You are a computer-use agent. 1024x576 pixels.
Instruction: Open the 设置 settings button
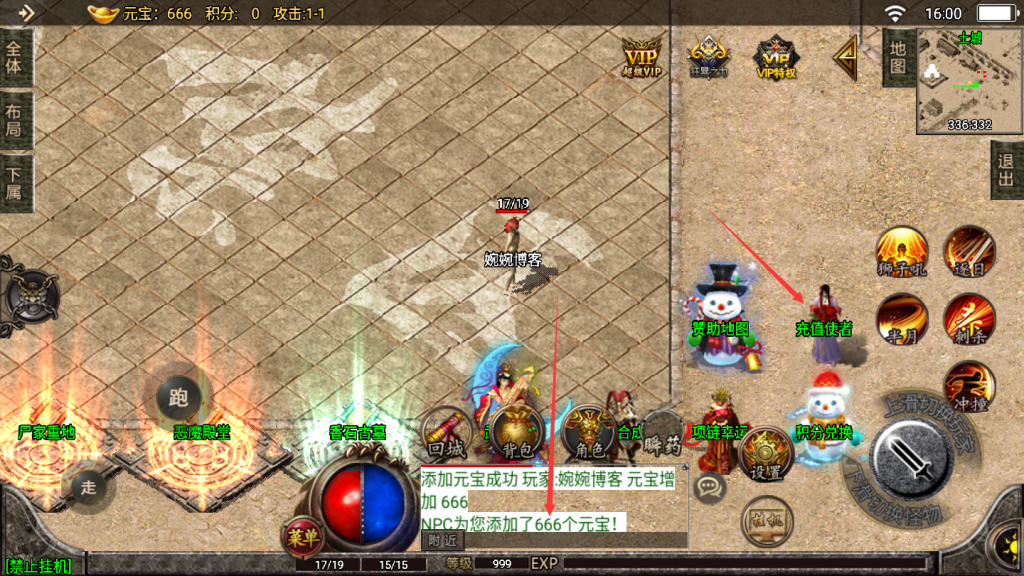(766, 454)
